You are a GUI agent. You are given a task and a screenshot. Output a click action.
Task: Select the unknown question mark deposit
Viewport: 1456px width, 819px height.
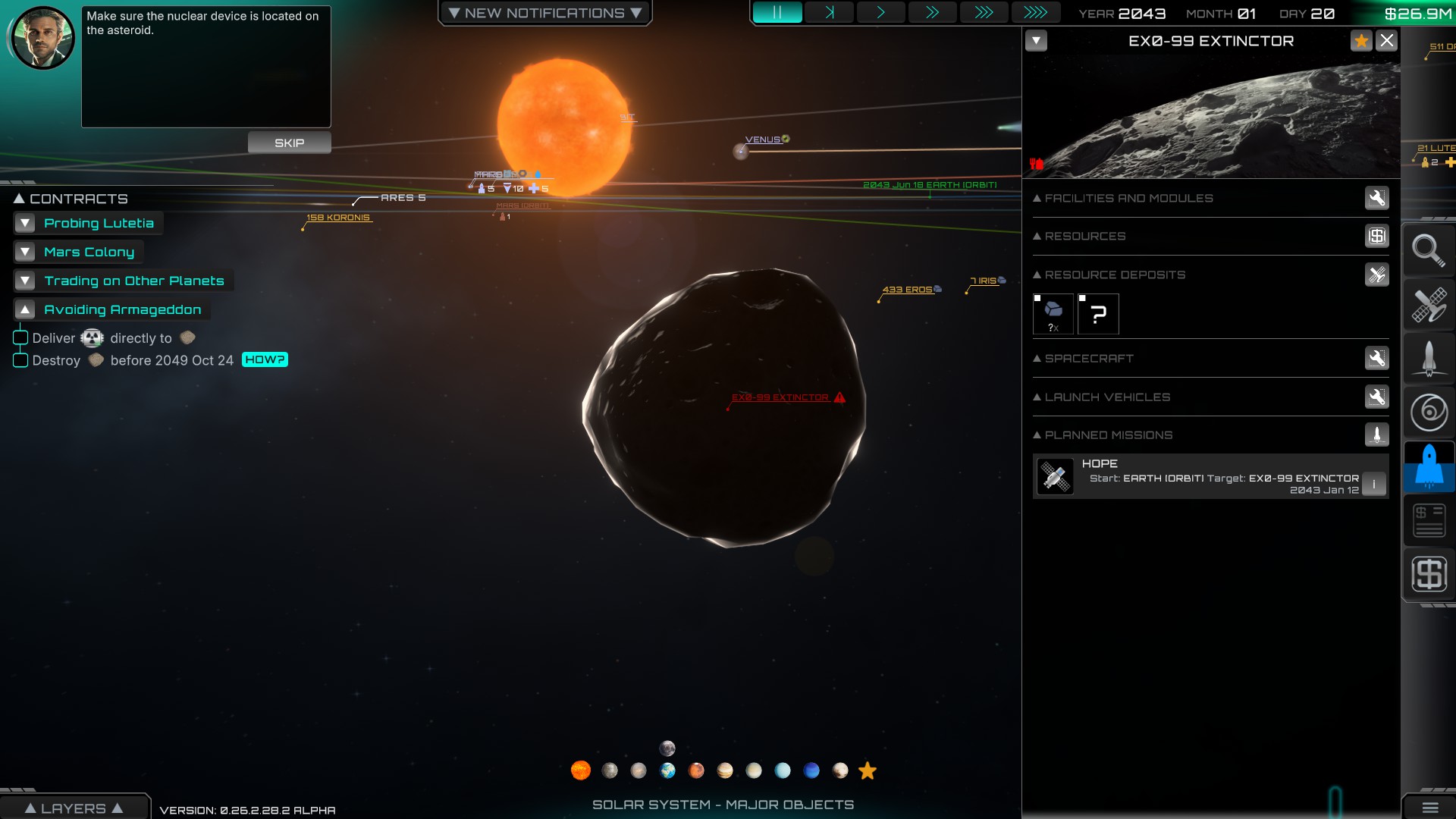click(x=1098, y=314)
